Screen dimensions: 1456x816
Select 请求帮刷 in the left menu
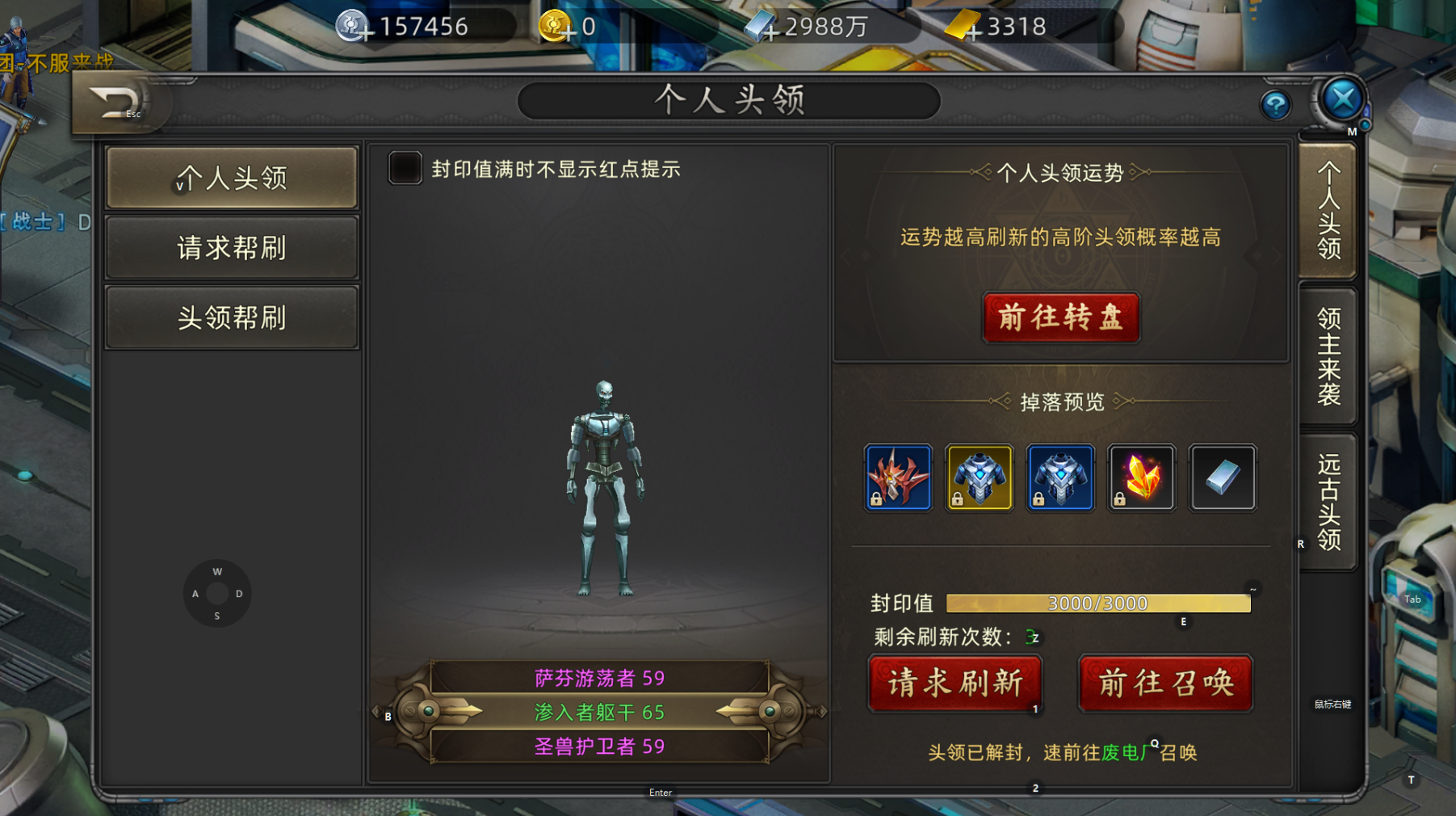(x=232, y=246)
